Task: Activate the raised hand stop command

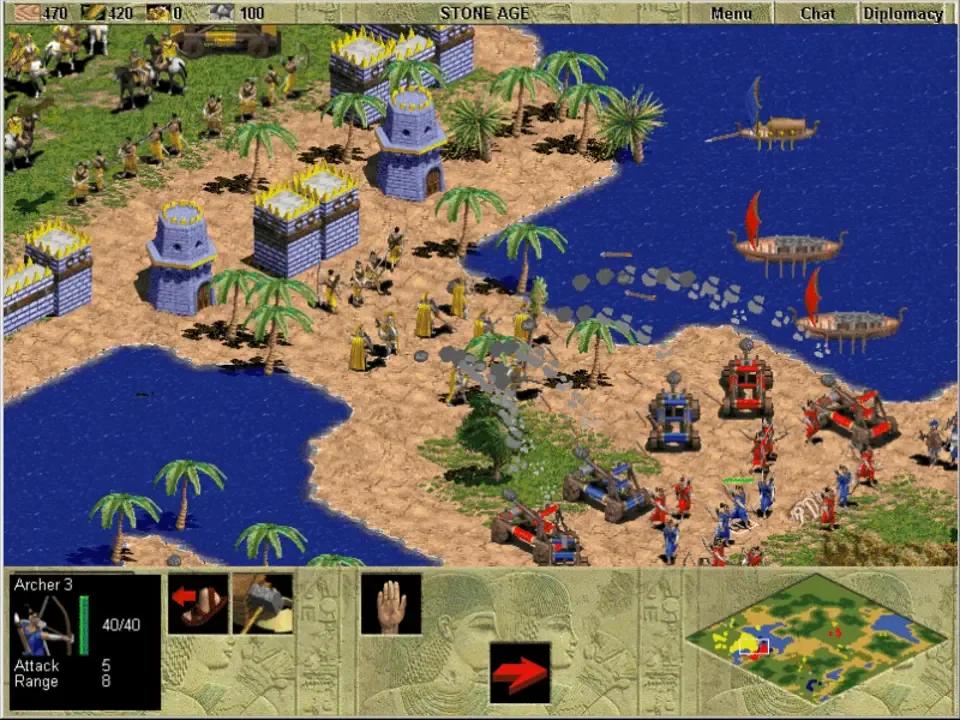Action: click(391, 604)
